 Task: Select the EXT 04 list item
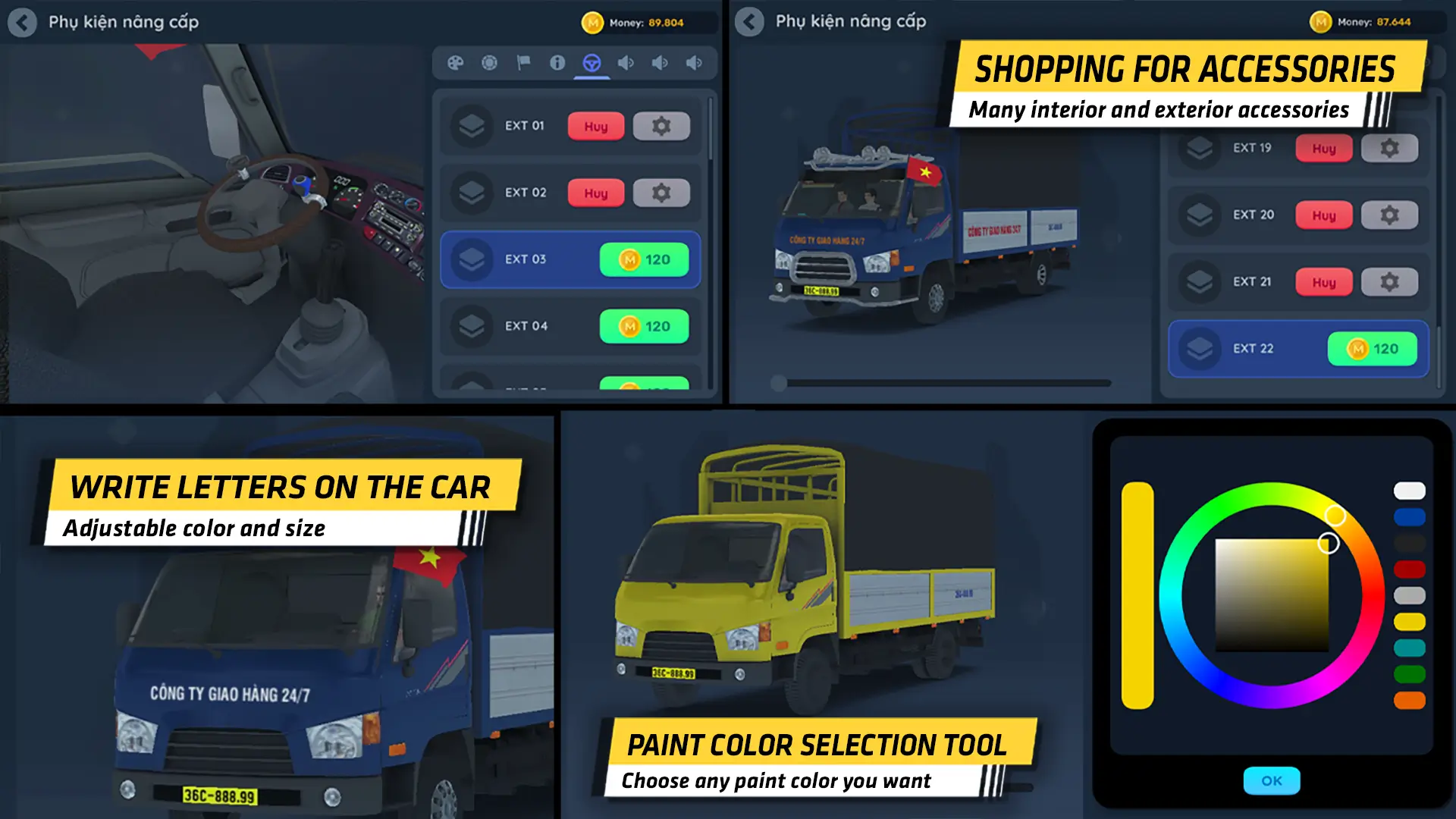pos(570,326)
